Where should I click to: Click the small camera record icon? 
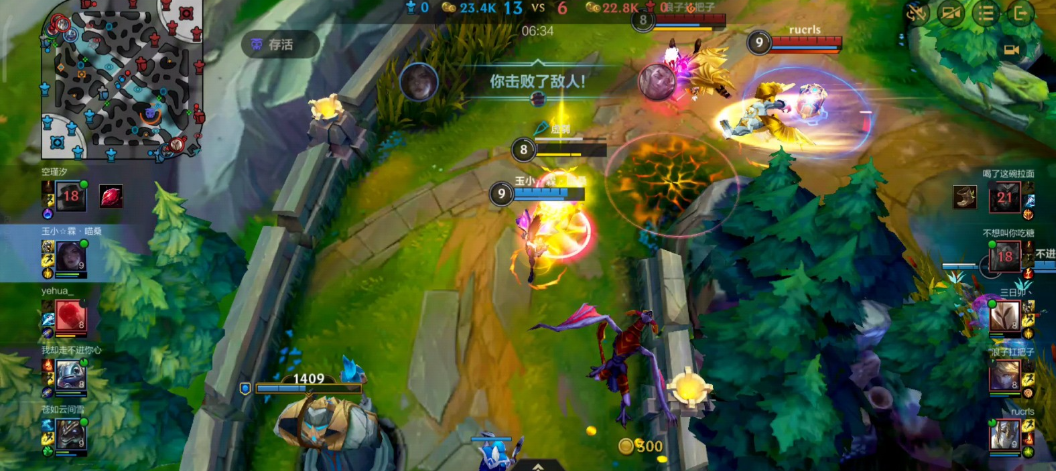1011,49
